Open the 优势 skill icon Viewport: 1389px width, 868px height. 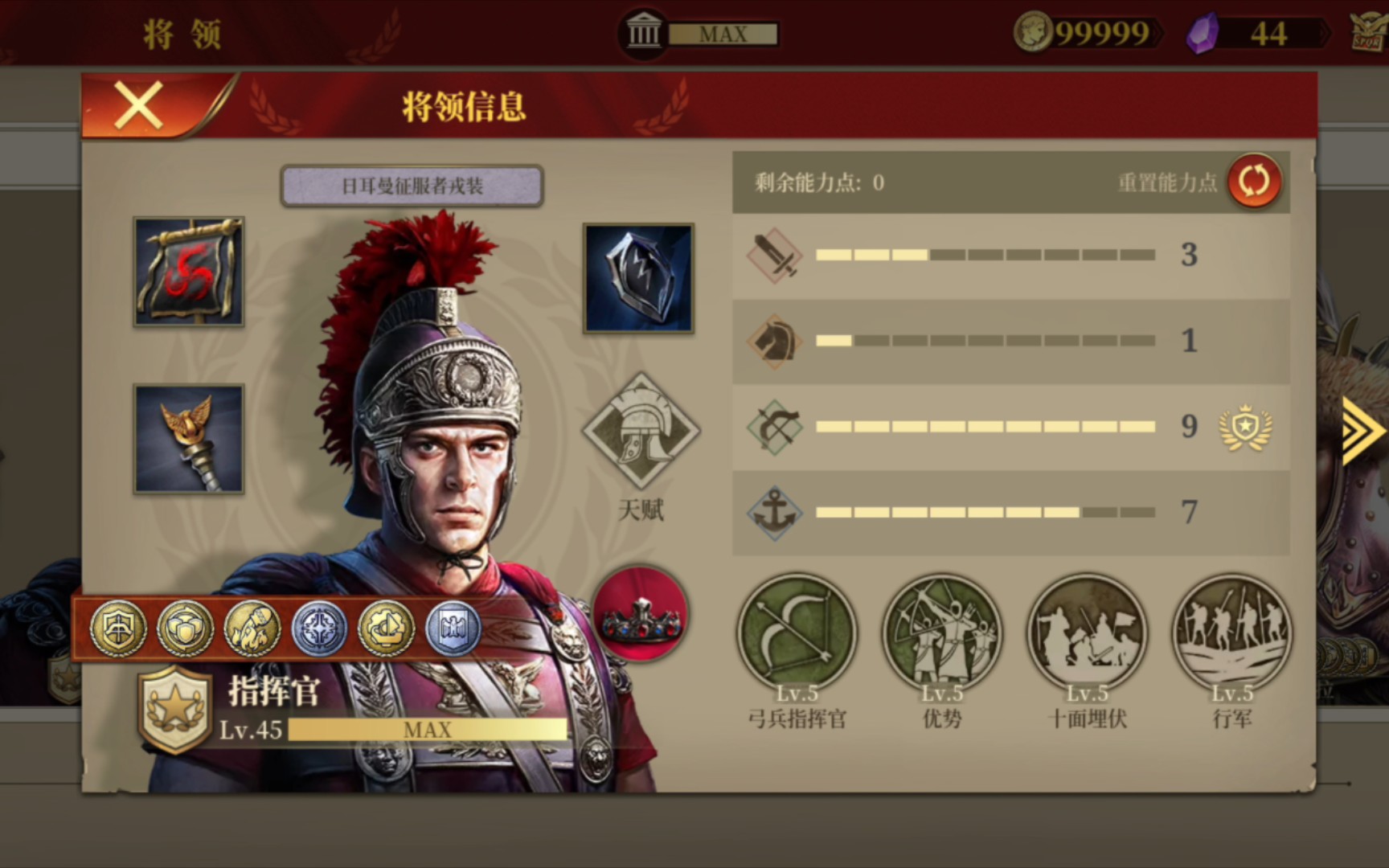[x=942, y=634]
